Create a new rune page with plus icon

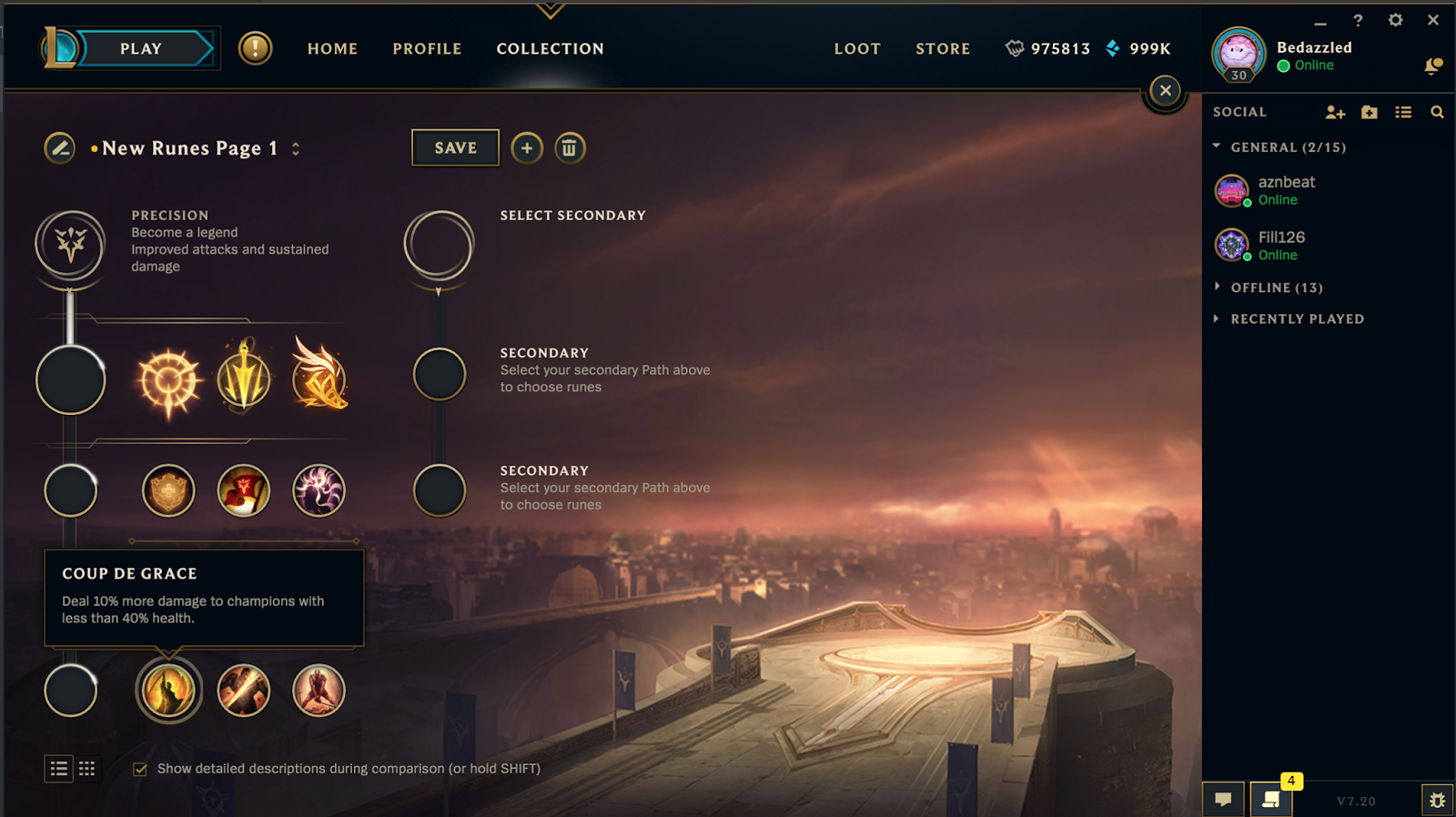(526, 147)
